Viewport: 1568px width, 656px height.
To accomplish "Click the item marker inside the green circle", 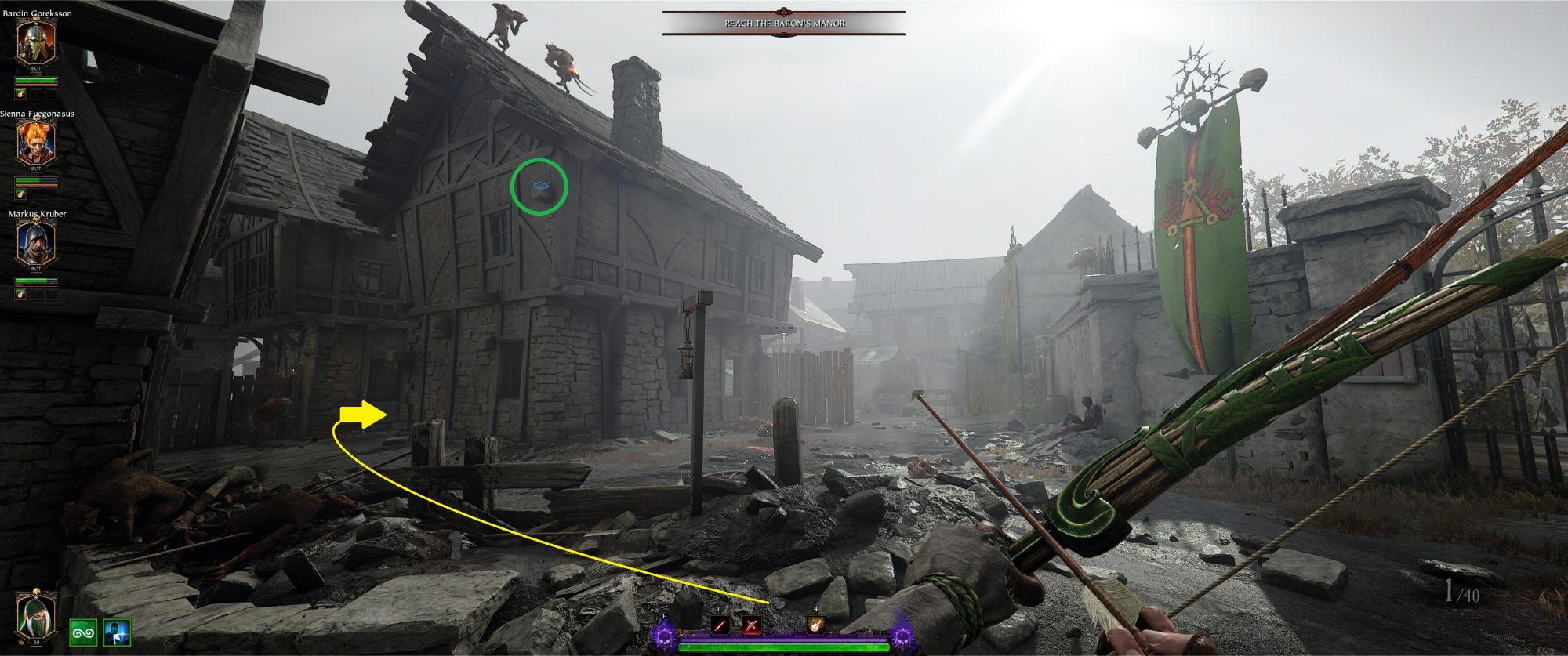I will click(541, 184).
